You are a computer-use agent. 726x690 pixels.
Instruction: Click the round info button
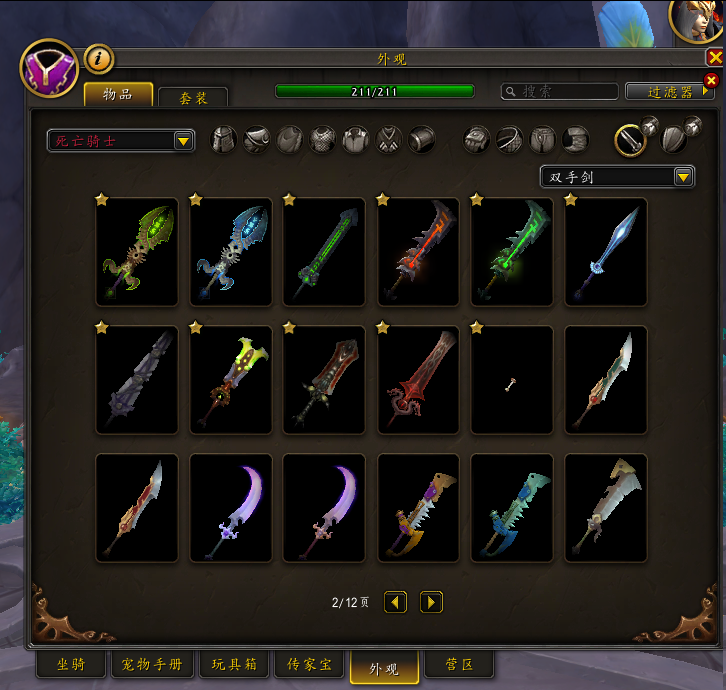pos(98,59)
